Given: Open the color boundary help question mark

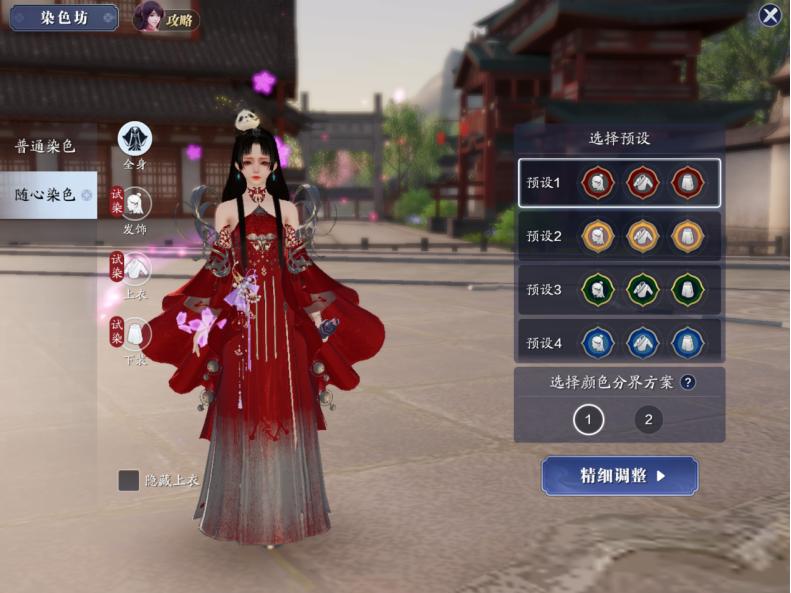Looking at the screenshot, I should coord(687,381).
